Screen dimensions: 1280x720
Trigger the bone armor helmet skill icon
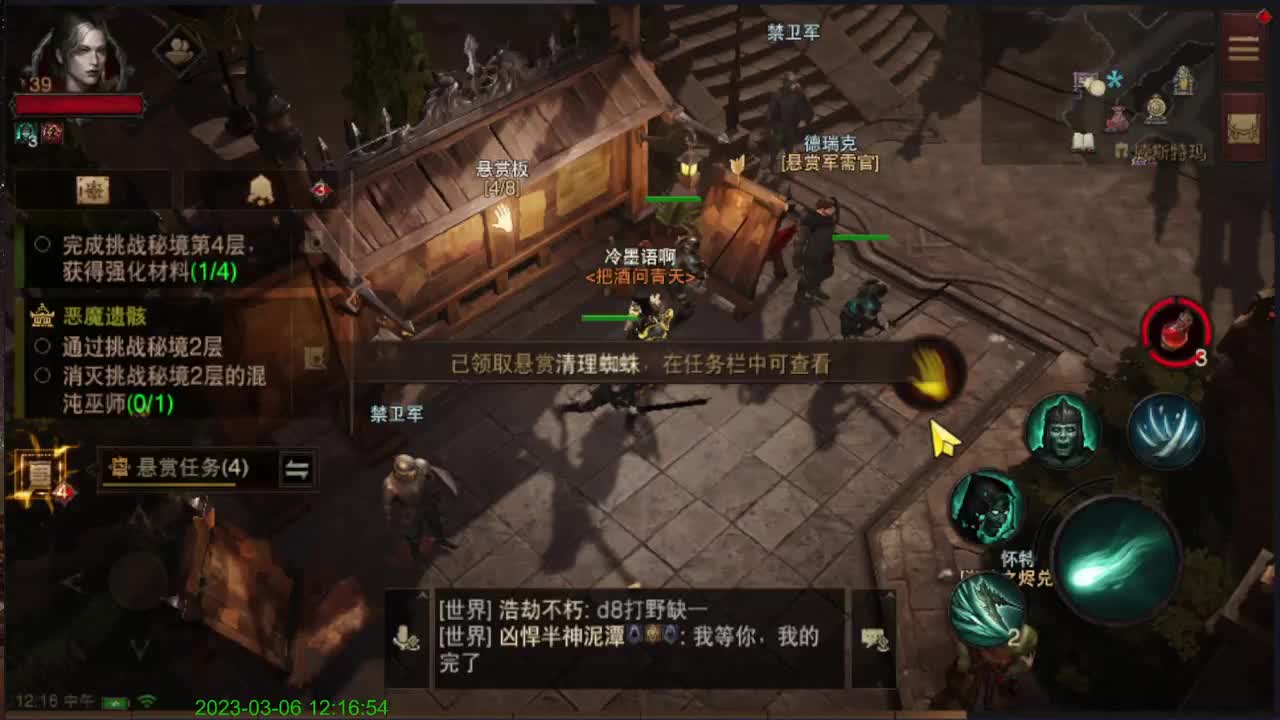pyautogui.click(x=1061, y=429)
